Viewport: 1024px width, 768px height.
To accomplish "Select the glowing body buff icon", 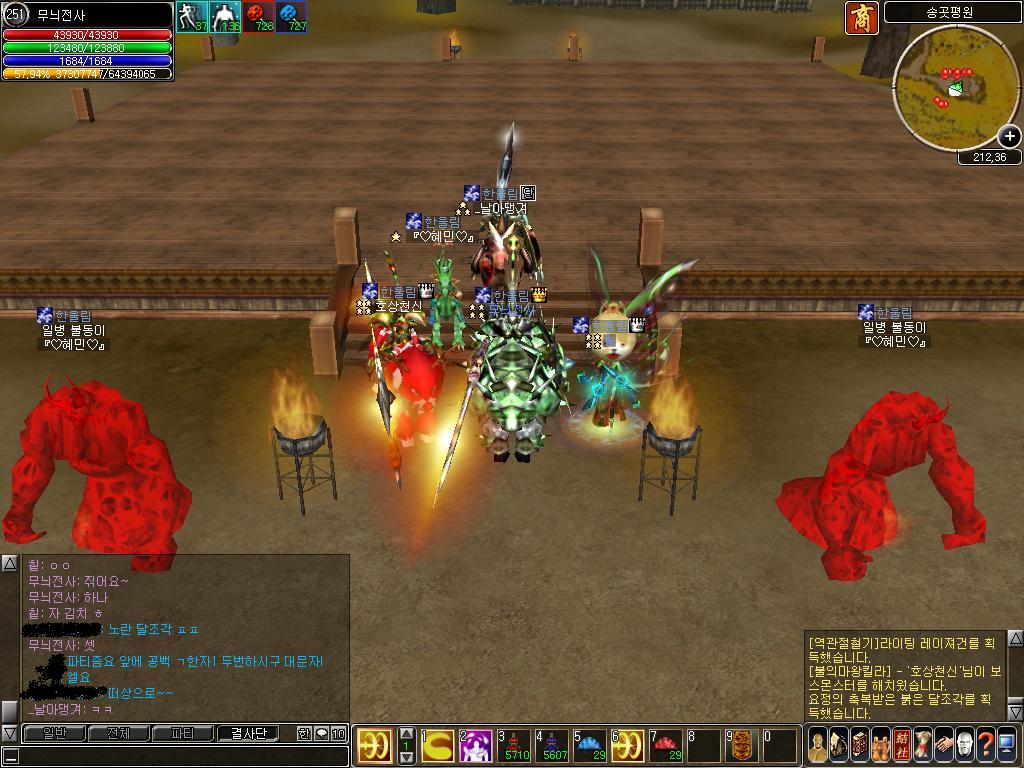I will pyautogui.click(x=225, y=17).
